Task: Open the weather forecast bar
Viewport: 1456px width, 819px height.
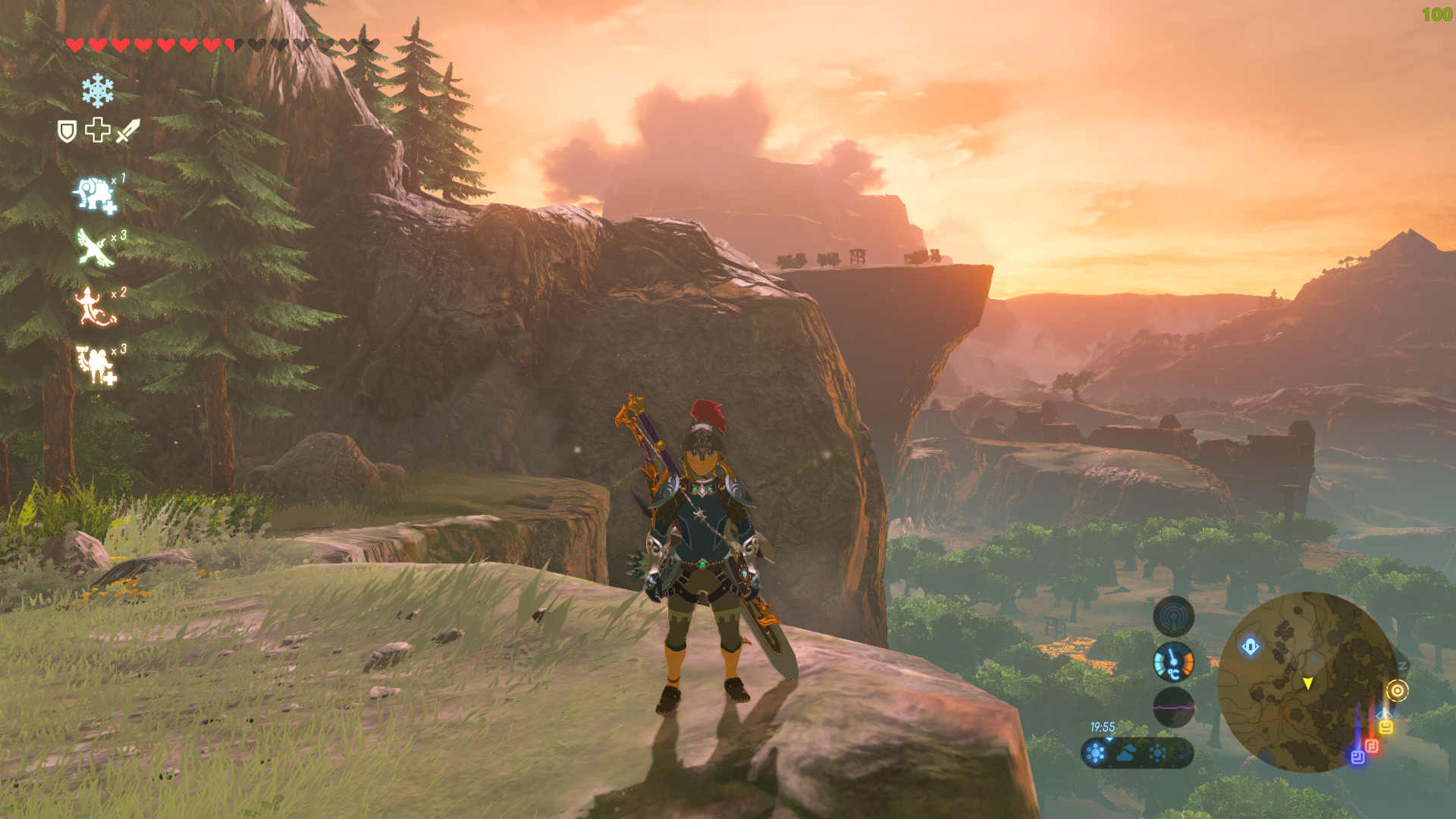Action: [x=1137, y=753]
